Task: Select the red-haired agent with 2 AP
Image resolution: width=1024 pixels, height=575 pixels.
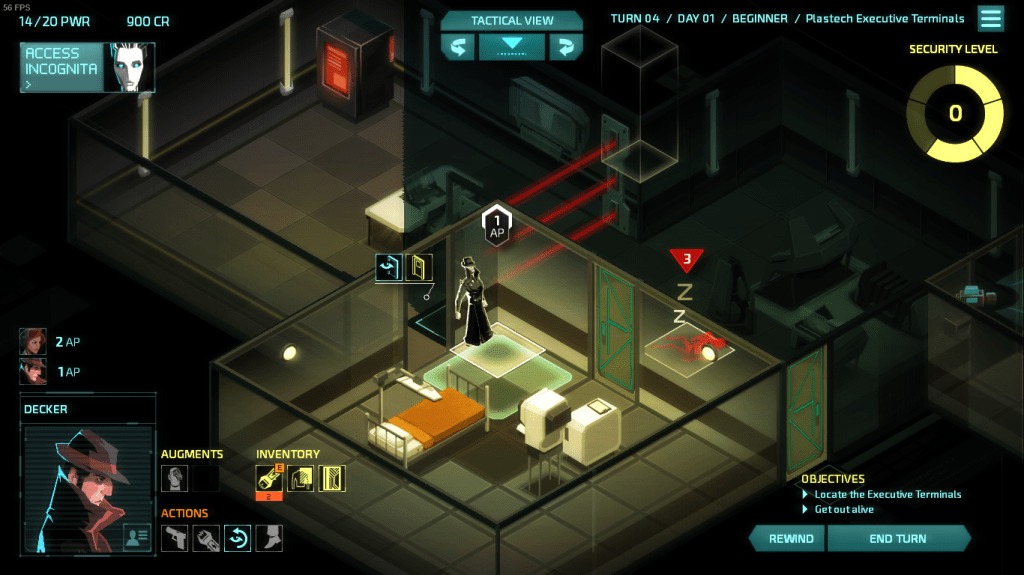Action: click(33, 342)
